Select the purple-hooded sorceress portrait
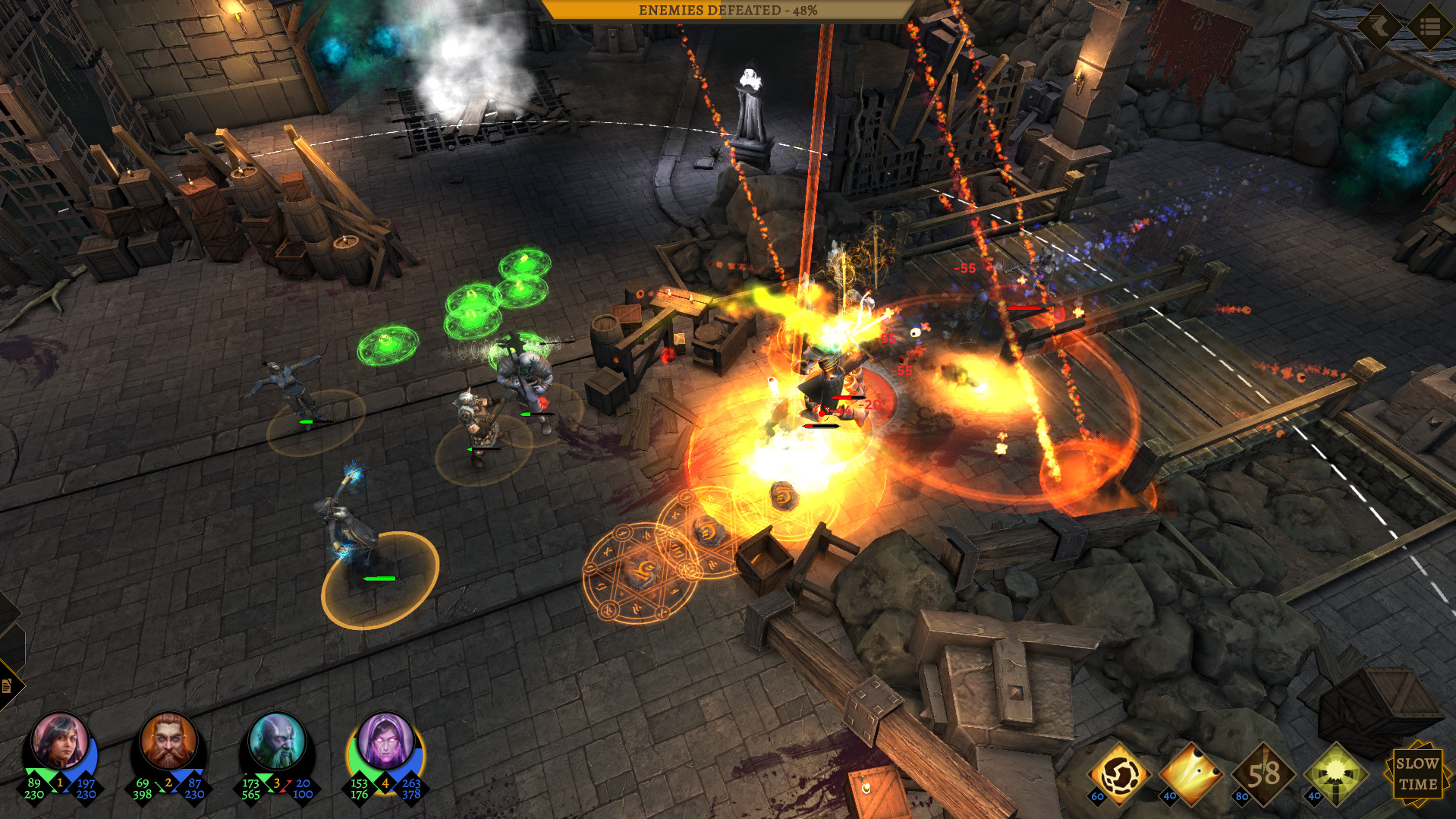 click(x=385, y=742)
